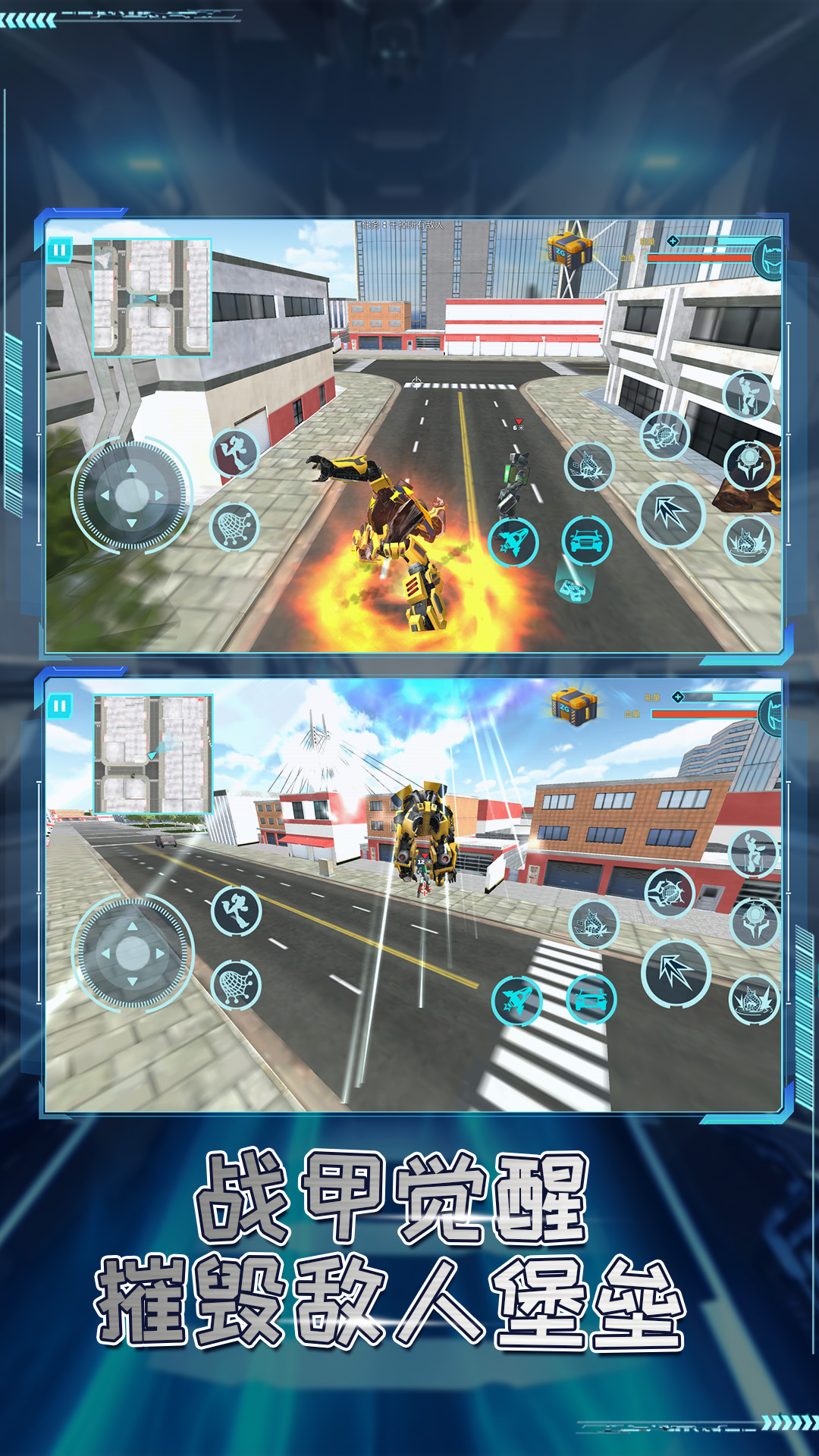Open the ZG supply crate, upper panel
Image resolution: width=819 pixels, height=1456 pixels.
pyautogui.click(x=570, y=248)
